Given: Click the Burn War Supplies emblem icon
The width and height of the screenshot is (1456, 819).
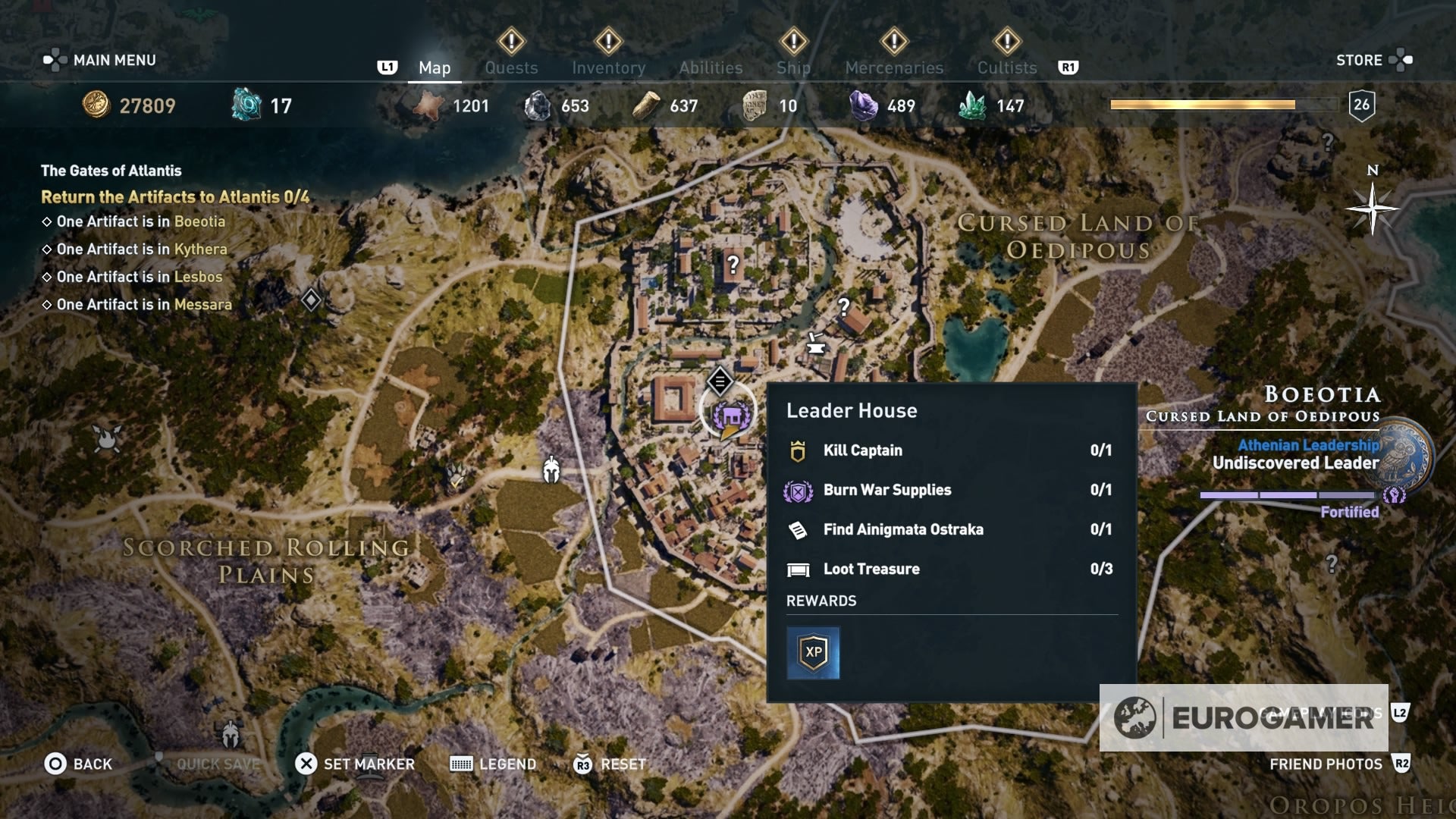Looking at the screenshot, I should pyautogui.click(x=799, y=490).
